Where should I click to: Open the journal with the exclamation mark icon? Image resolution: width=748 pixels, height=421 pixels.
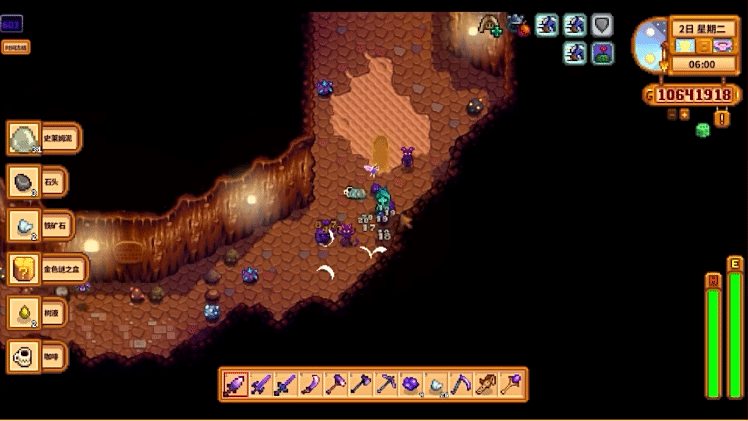tap(722, 118)
